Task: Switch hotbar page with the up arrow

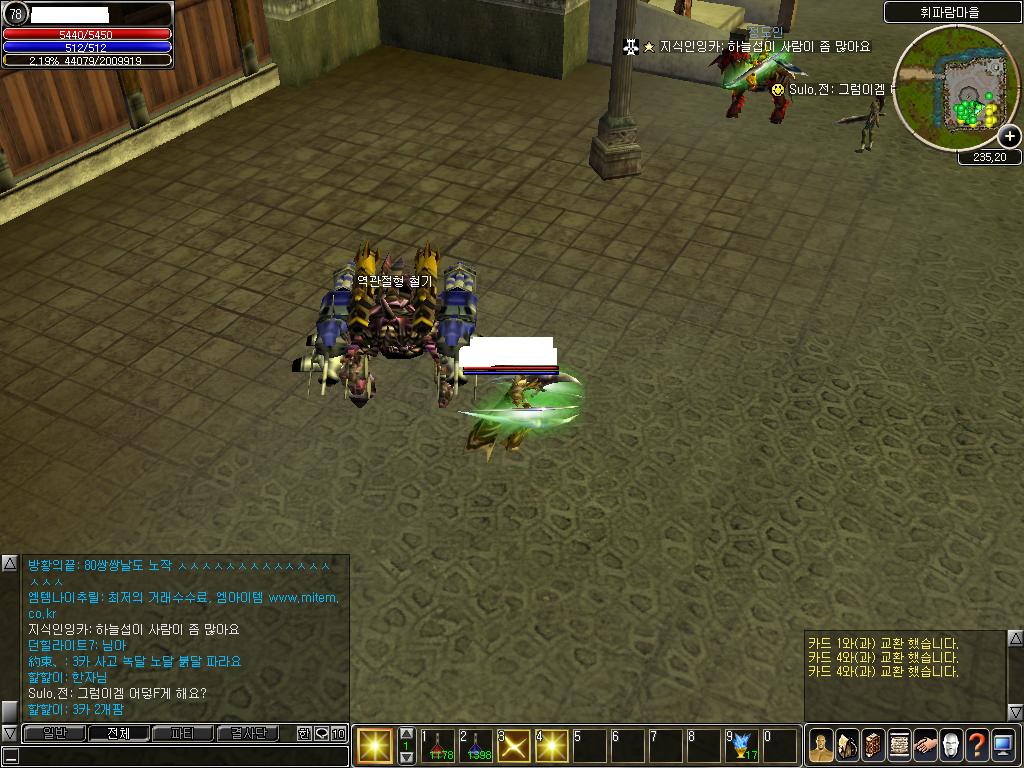Action: pos(407,734)
